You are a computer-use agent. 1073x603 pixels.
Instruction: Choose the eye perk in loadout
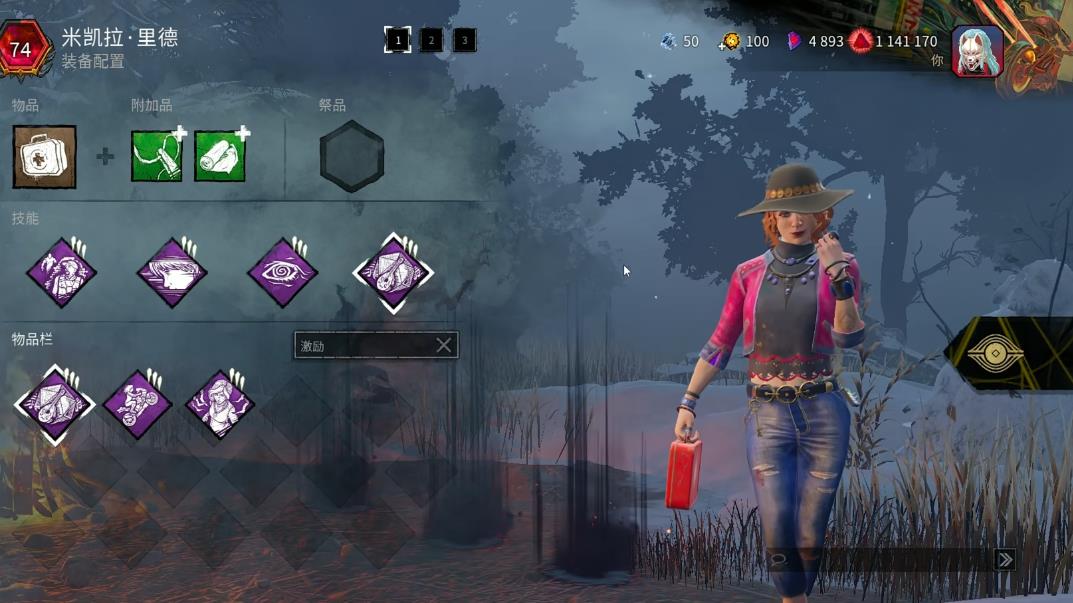(283, 272)
